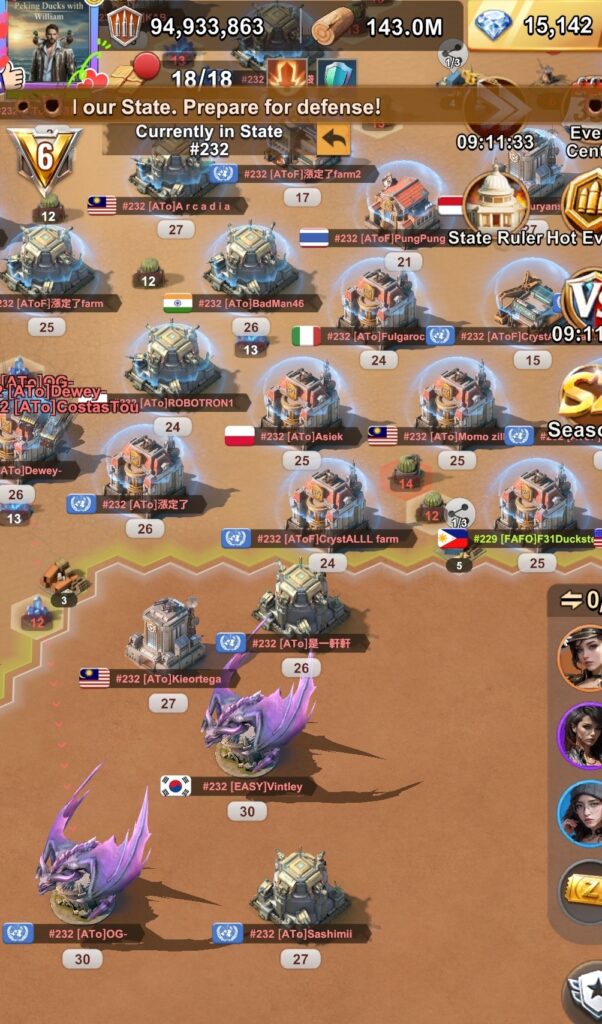Select the purple-ringed hero portrait

coord(582,734)
